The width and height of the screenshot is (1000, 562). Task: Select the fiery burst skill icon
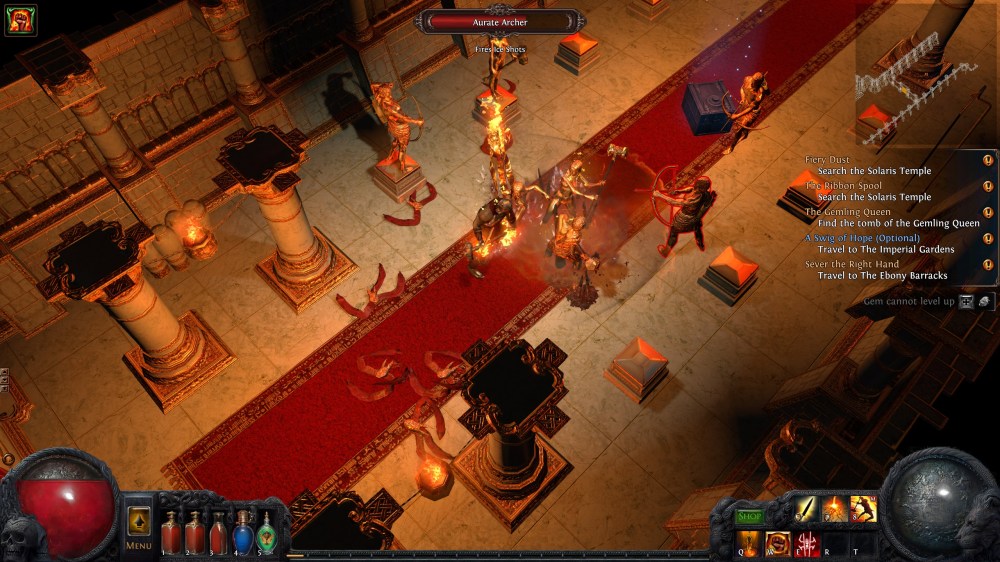tap(835, 509)
